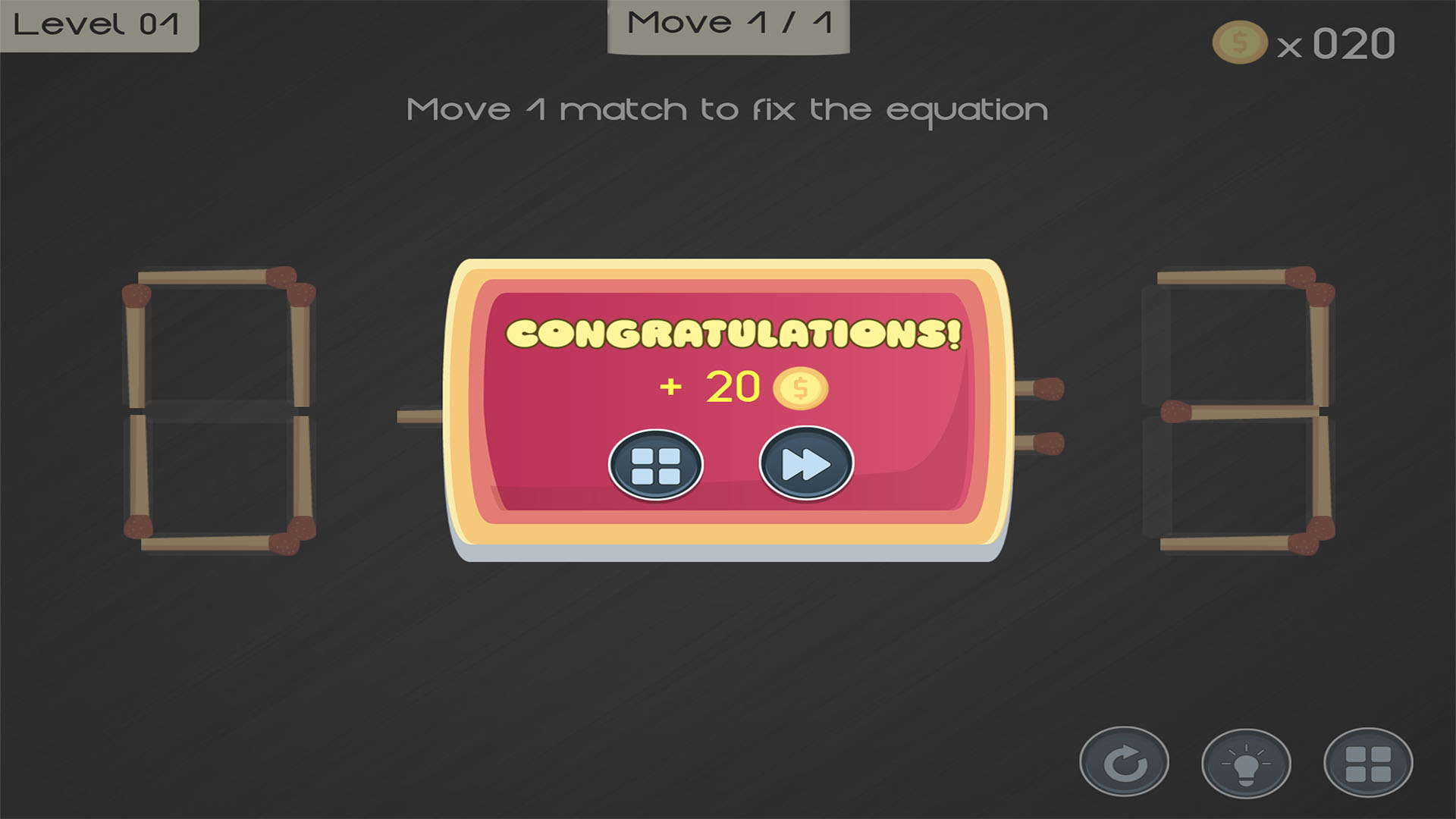Click the coin icon in the top corner
The height and width of the screenshot is (819, 1456).
tap(1239, 43)
